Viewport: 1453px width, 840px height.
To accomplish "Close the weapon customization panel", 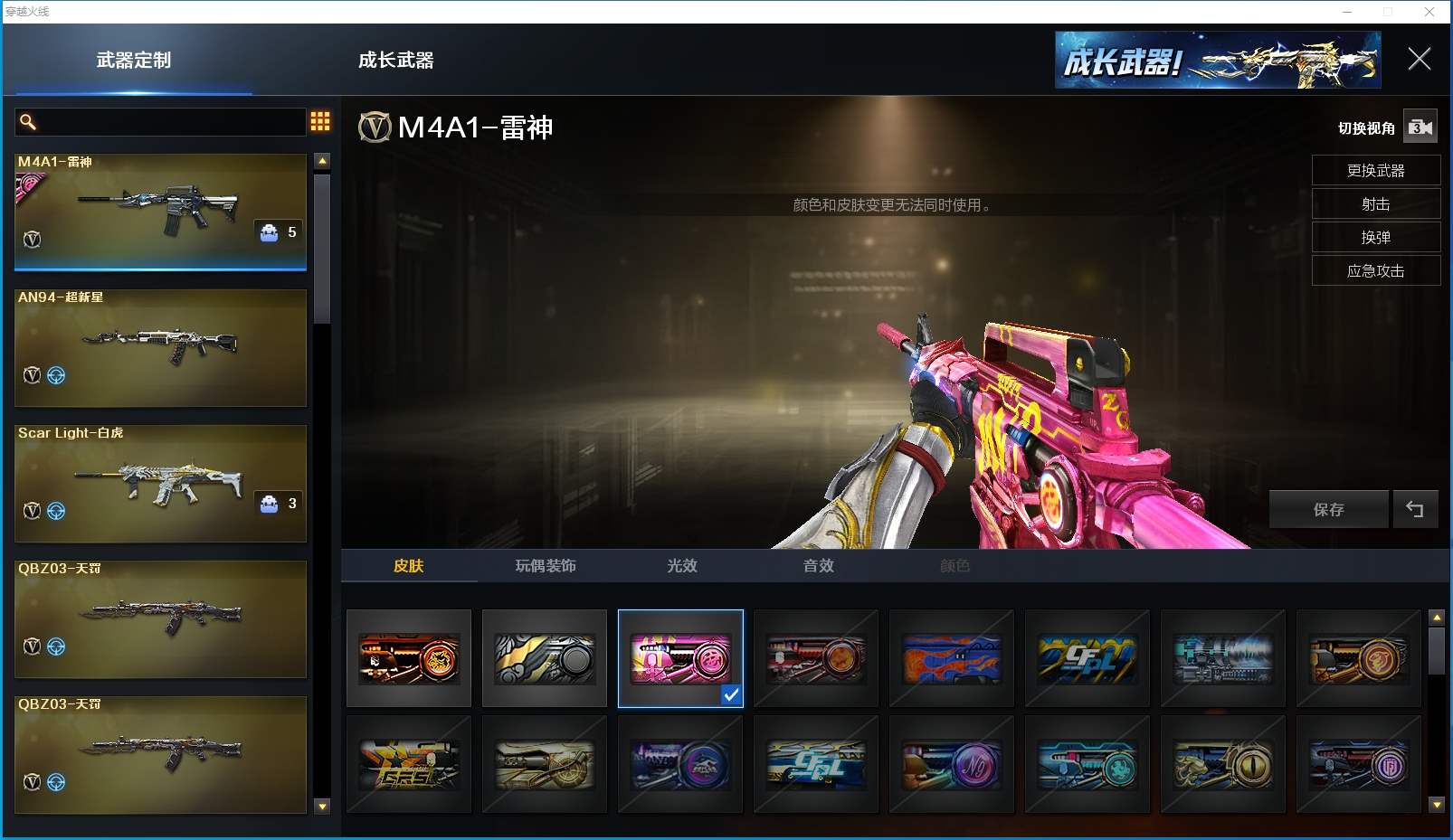I will [x=1419, y=60].
